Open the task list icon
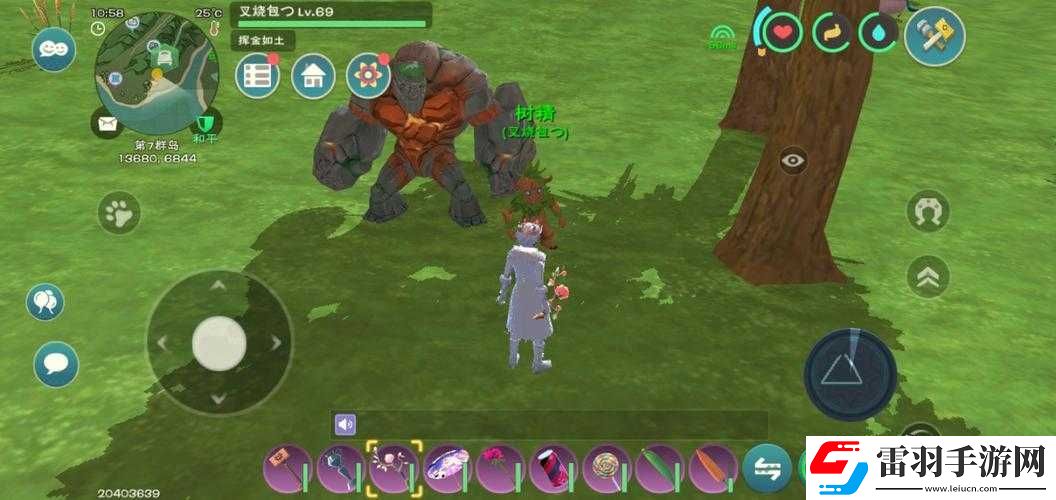The width and height of the screenshot is (1056, 500). [257, 76]
